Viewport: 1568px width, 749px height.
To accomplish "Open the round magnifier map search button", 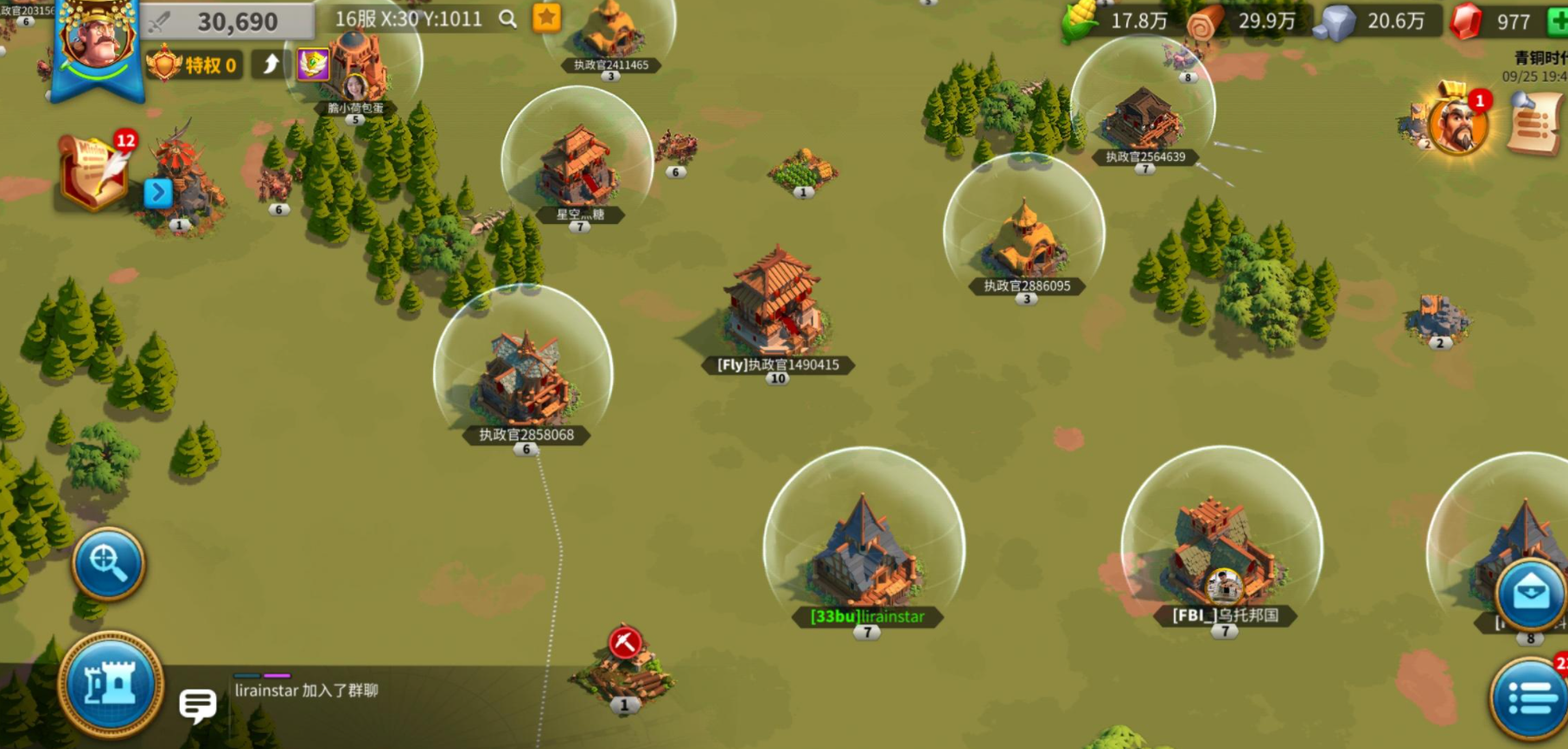I will tap(108, 563).
